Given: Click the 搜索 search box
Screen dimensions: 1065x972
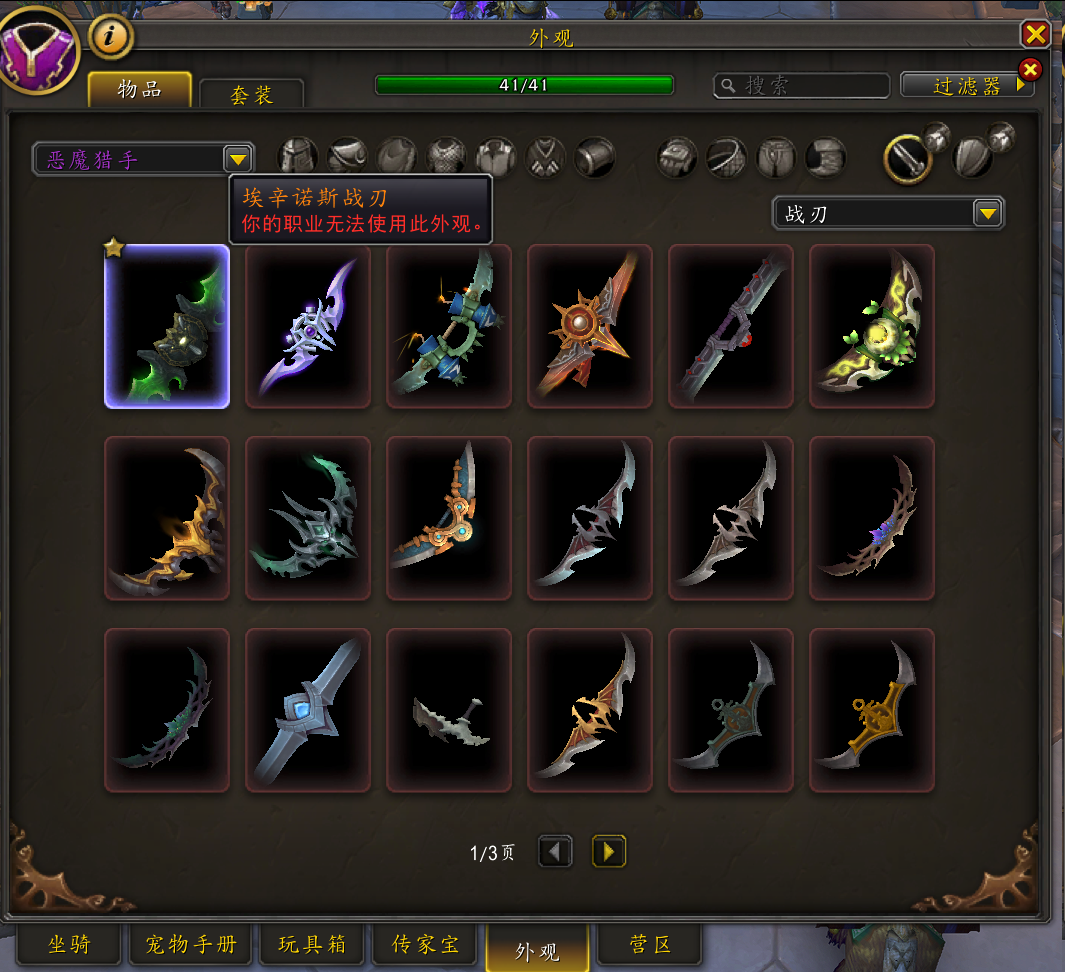Looking at the screenshot, I should click(x=802, y=86).
